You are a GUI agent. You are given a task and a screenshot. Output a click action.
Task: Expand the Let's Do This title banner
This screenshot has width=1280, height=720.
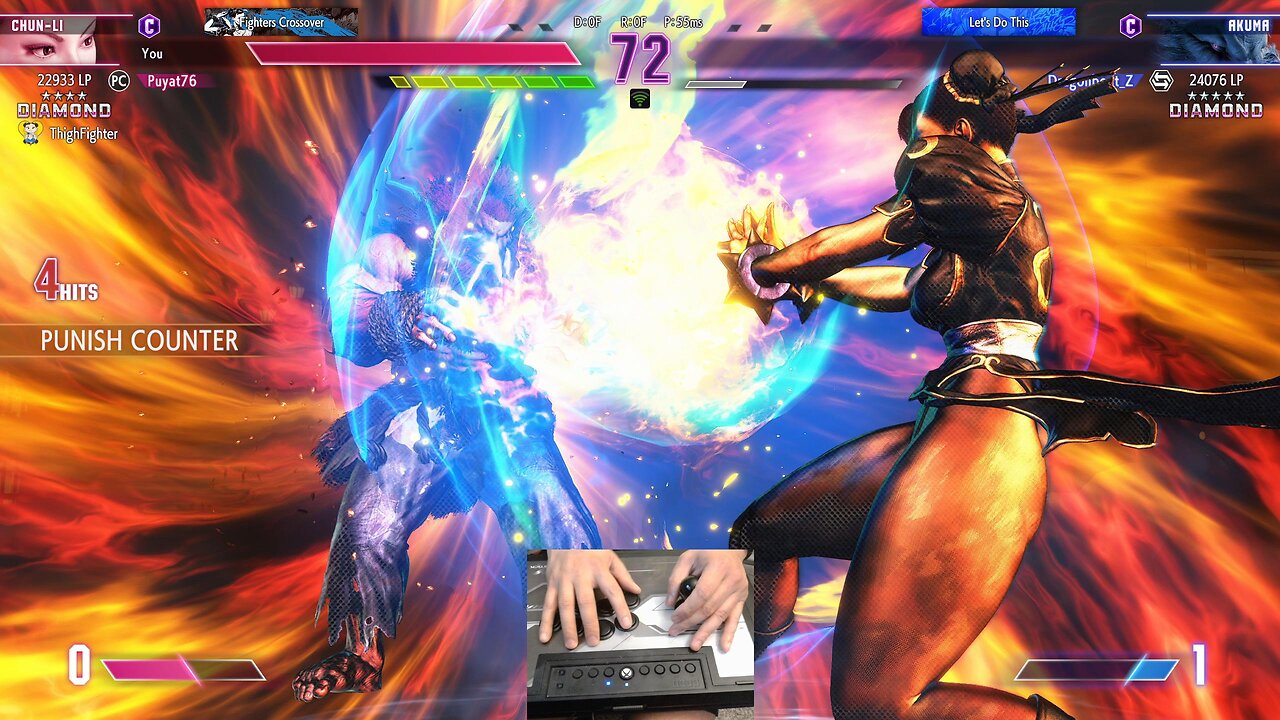pos(1002,22)
